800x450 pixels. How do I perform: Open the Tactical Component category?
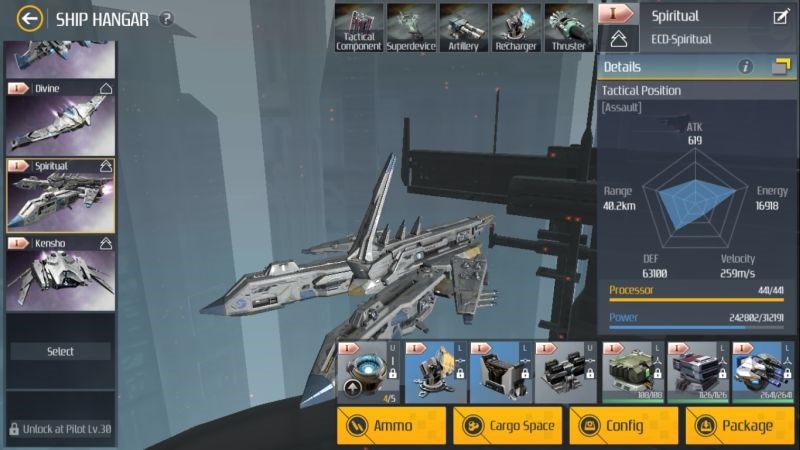click(358, 27)
